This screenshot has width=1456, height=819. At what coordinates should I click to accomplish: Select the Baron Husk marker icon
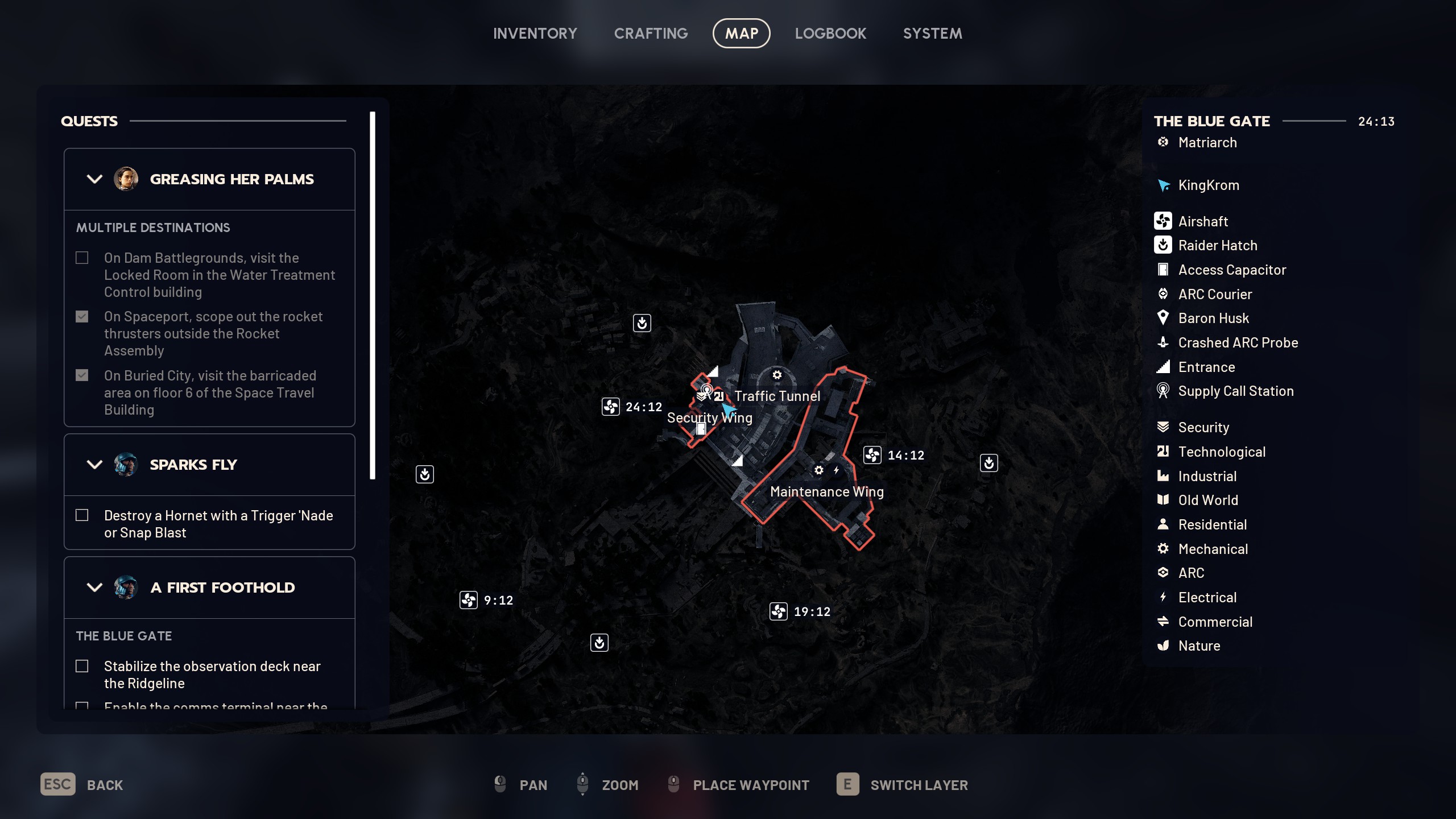[x=1163, y=318]
